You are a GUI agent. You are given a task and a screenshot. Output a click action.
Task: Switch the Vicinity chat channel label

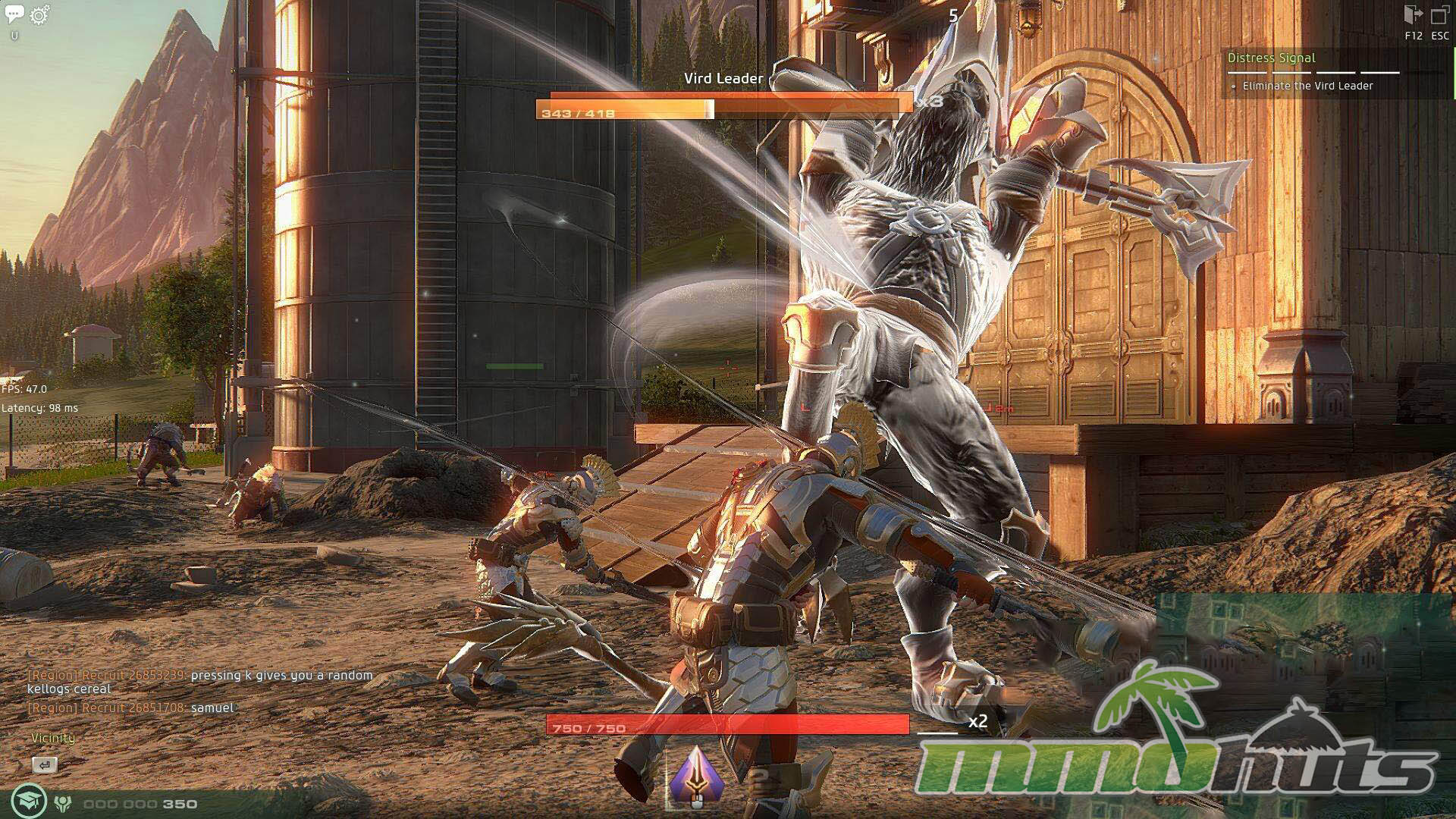[x=53, y=738]
